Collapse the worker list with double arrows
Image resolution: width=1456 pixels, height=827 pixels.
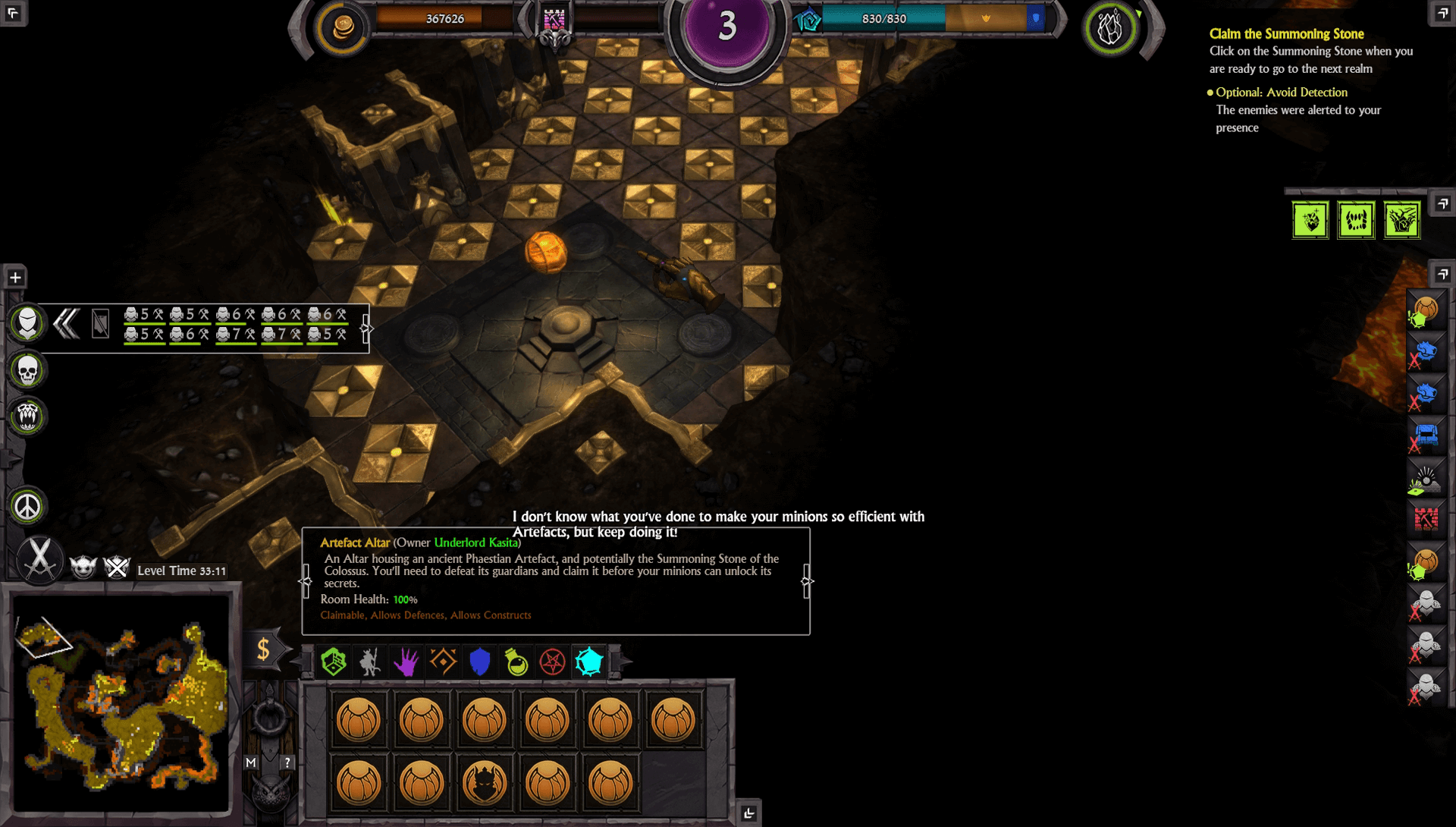[67, 324]
